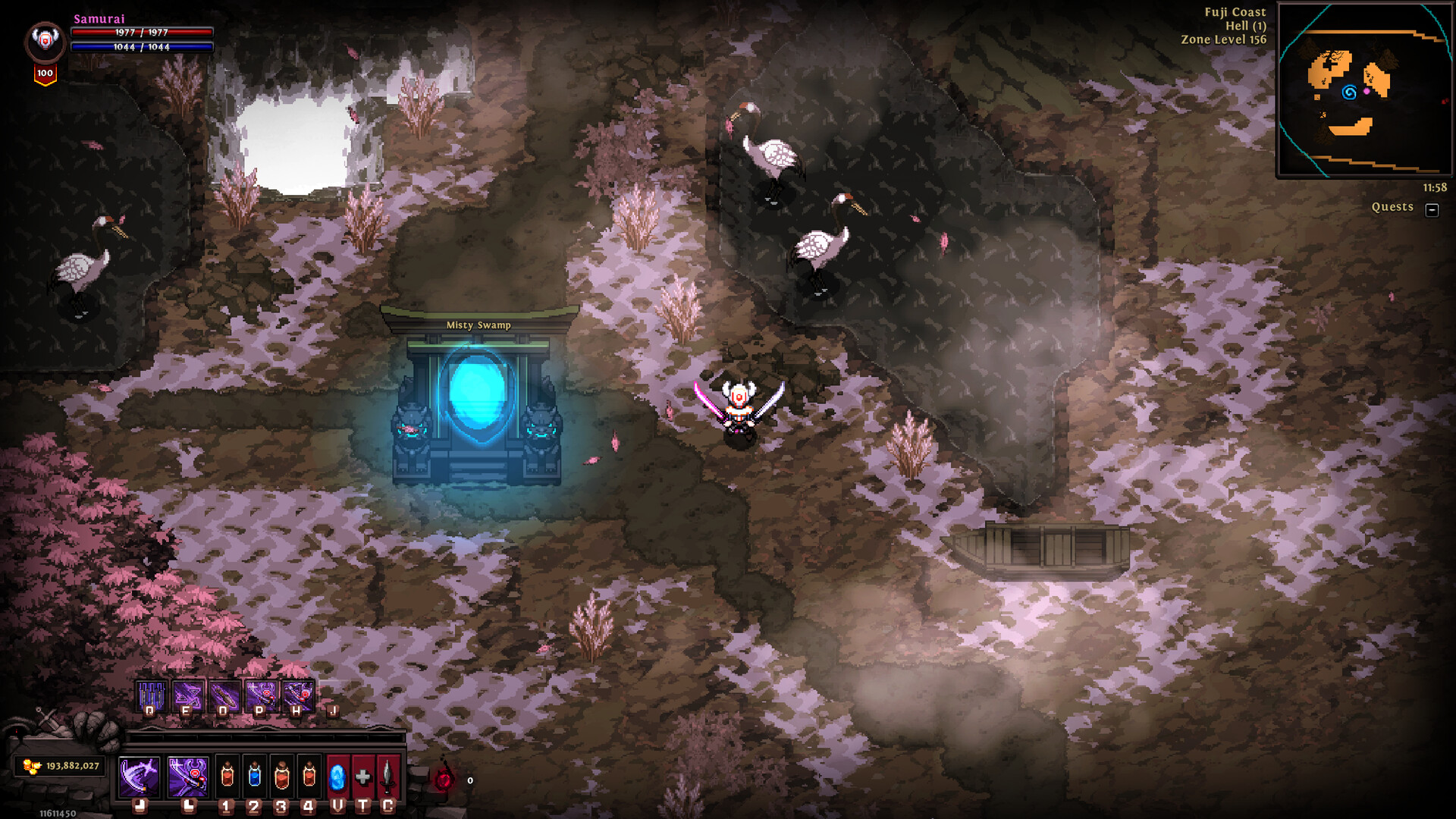Drink the blue mana potion in slot 2
Viewport: 1456px width, 819px height.
pyautogui.click(x=255, y=777)
